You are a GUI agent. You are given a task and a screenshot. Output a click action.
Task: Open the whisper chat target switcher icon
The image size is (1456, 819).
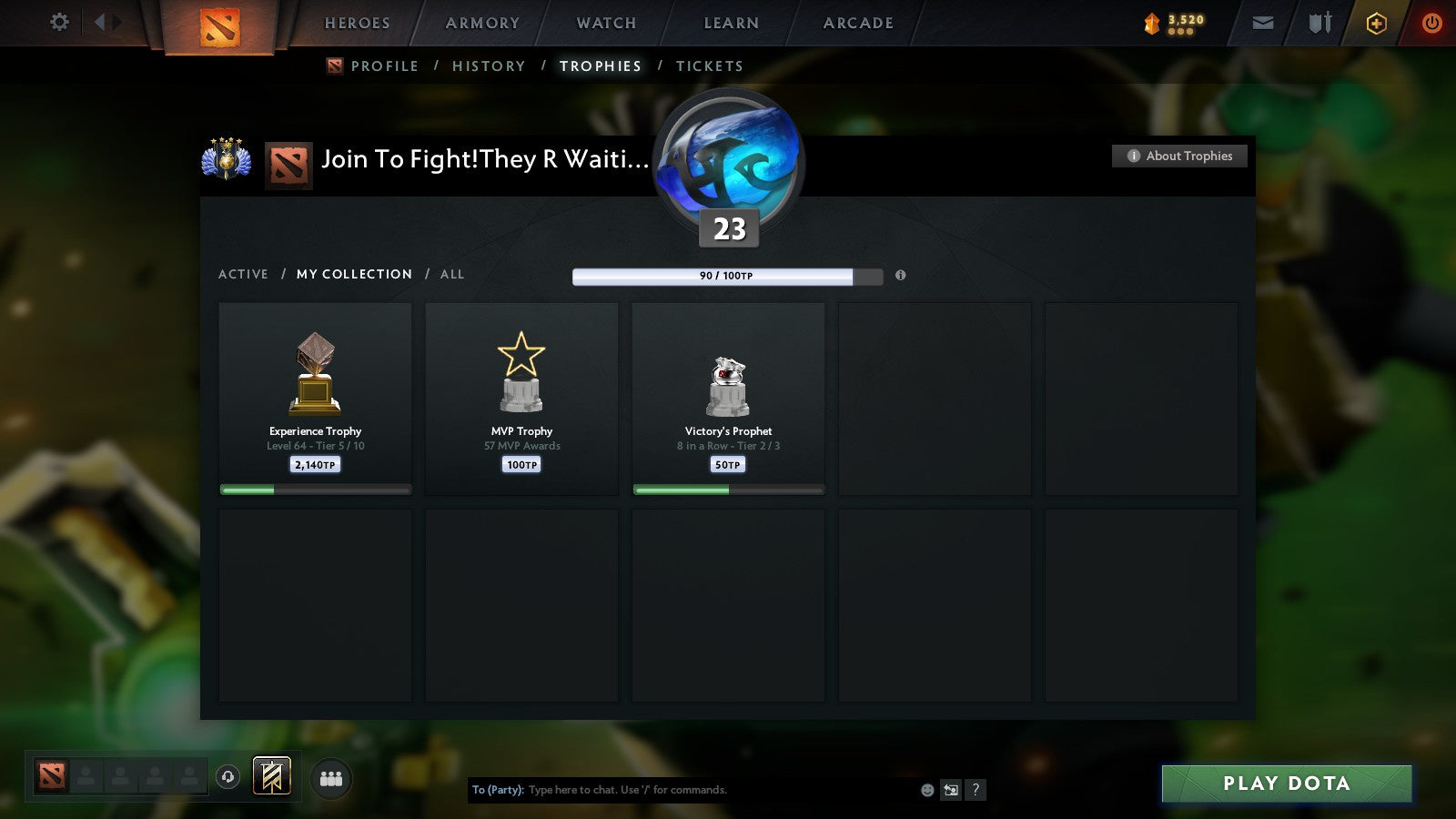point(950,790)
